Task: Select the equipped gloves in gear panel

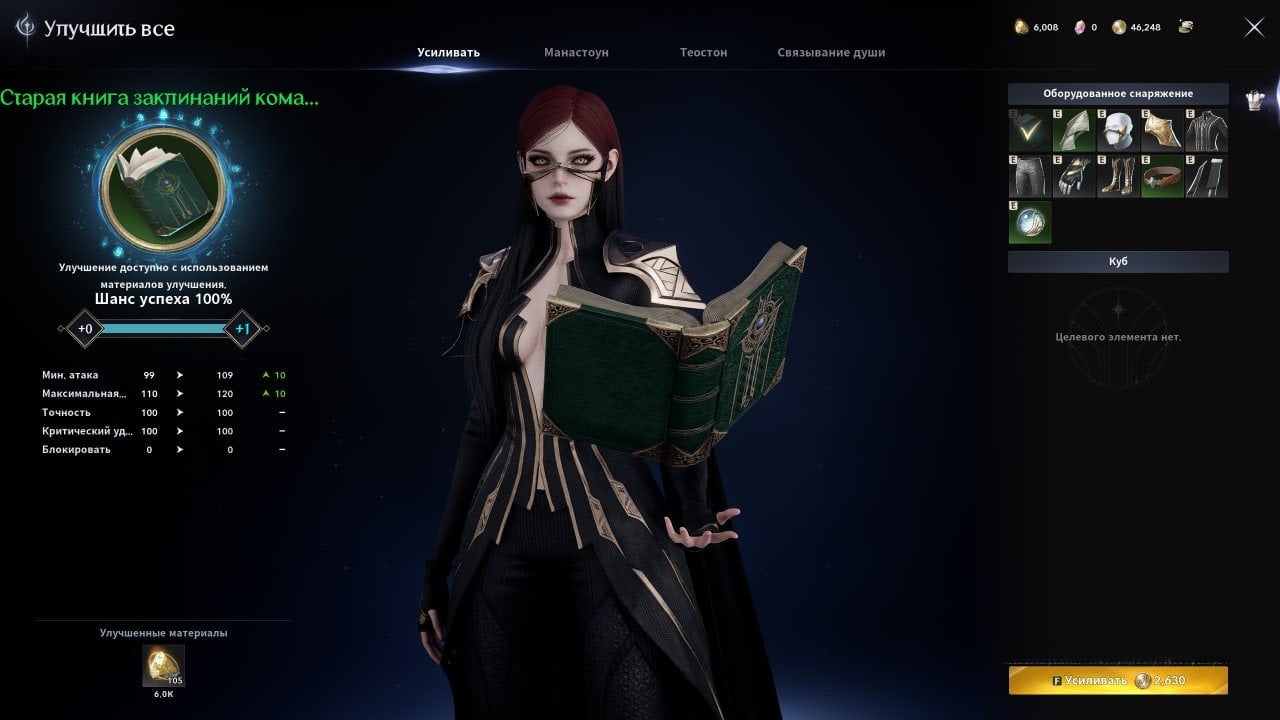Action: tap(1074, 175)
